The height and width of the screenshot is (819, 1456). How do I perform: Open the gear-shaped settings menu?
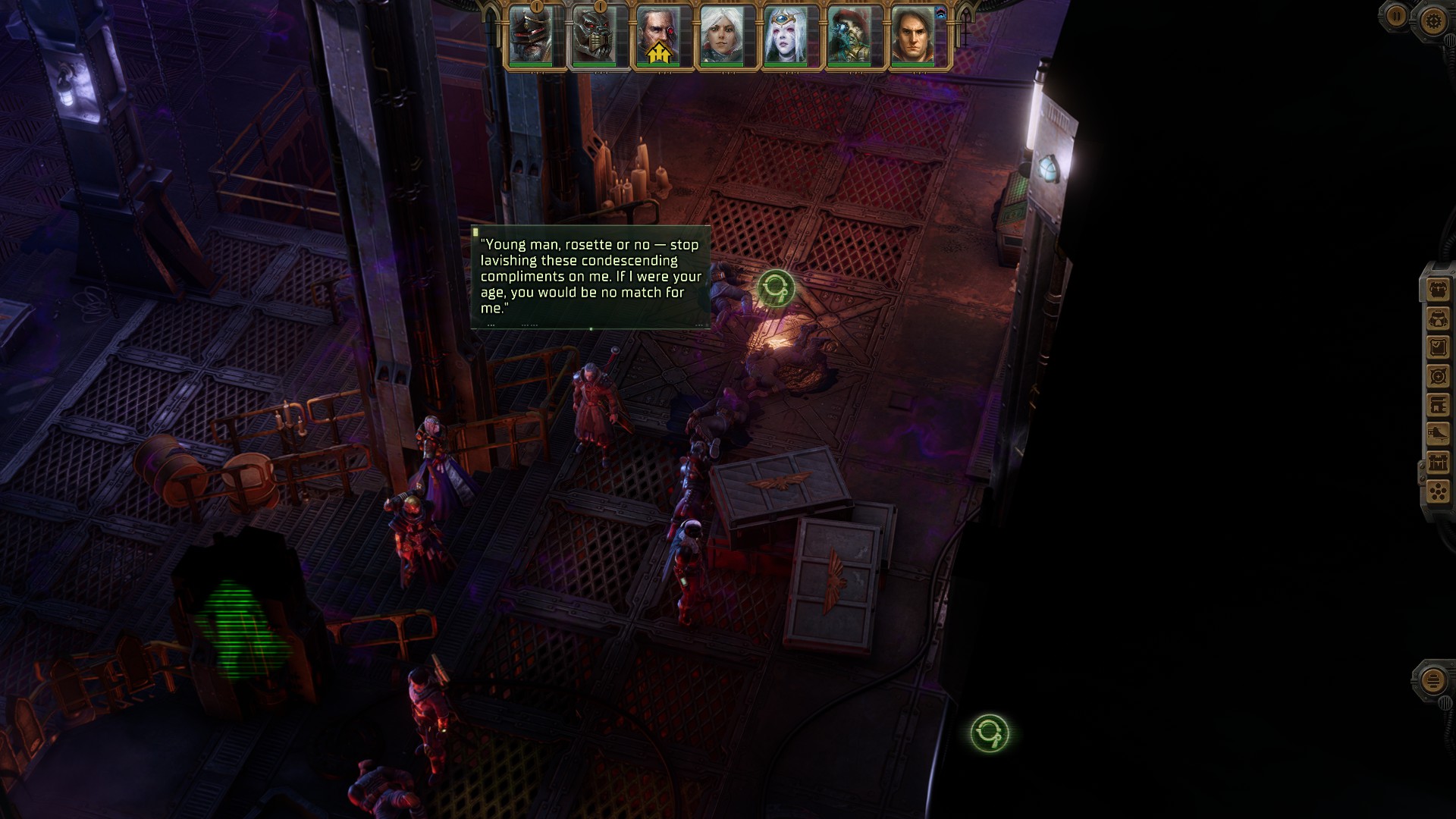(1432, 20)
